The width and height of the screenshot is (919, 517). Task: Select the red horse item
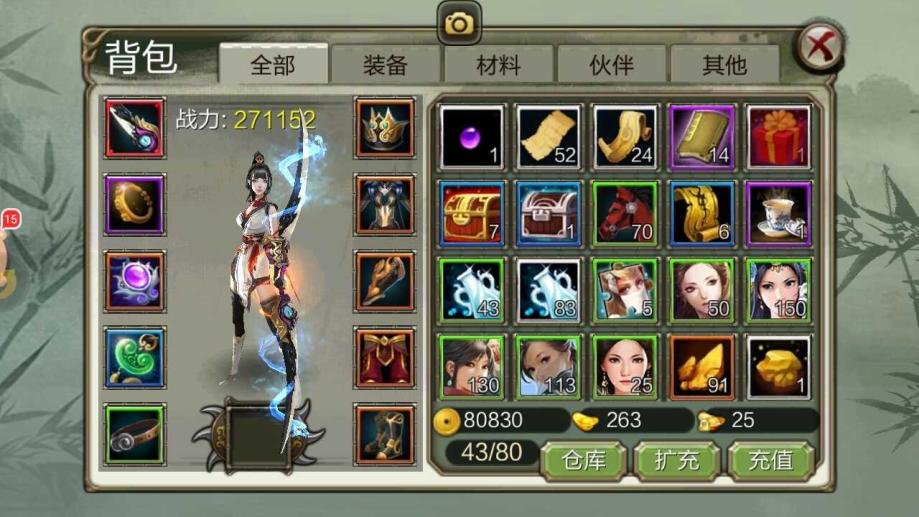(x=625, y=213)
